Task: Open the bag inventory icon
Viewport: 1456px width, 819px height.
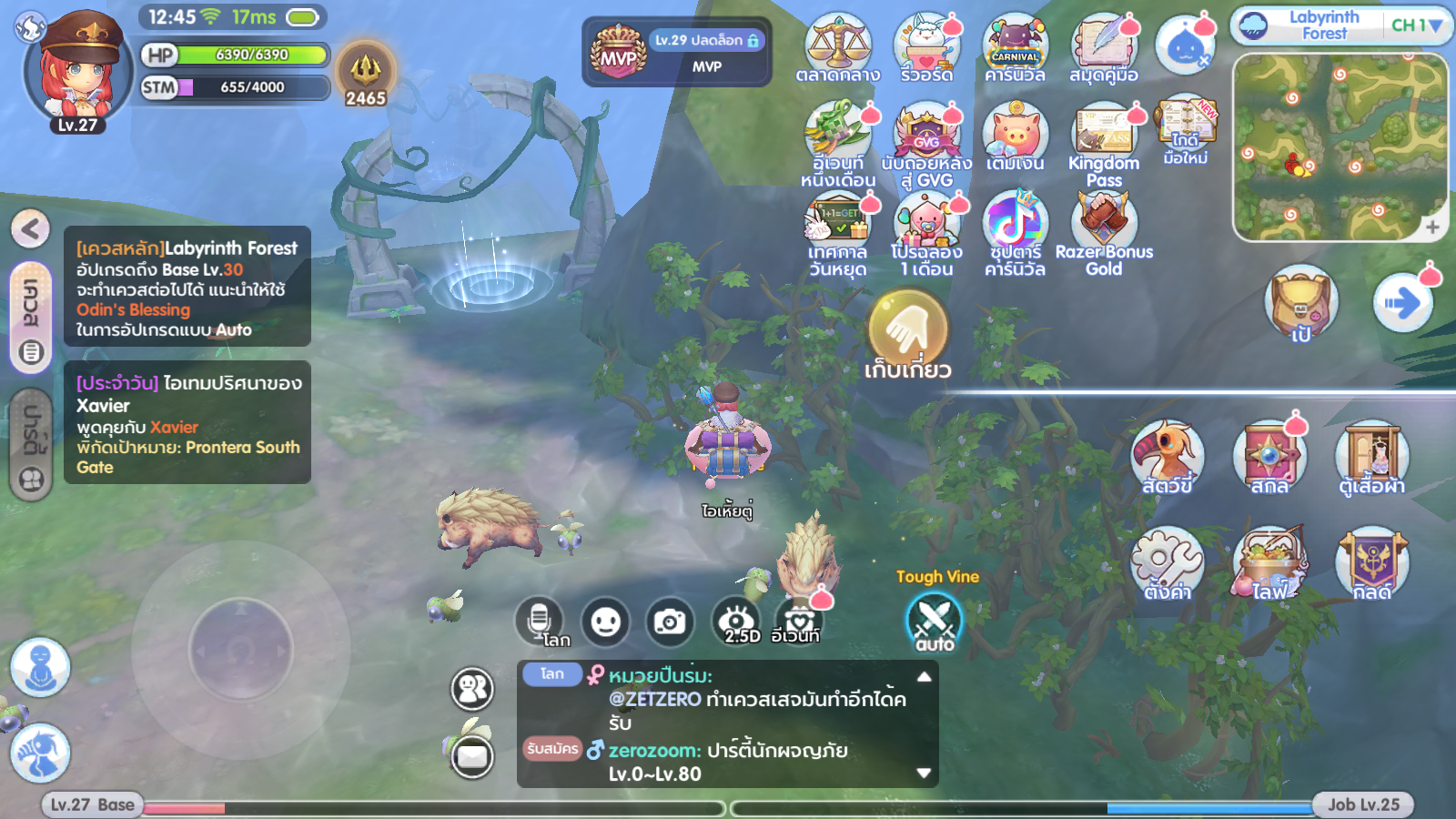Action: (x=1300, y=302)
